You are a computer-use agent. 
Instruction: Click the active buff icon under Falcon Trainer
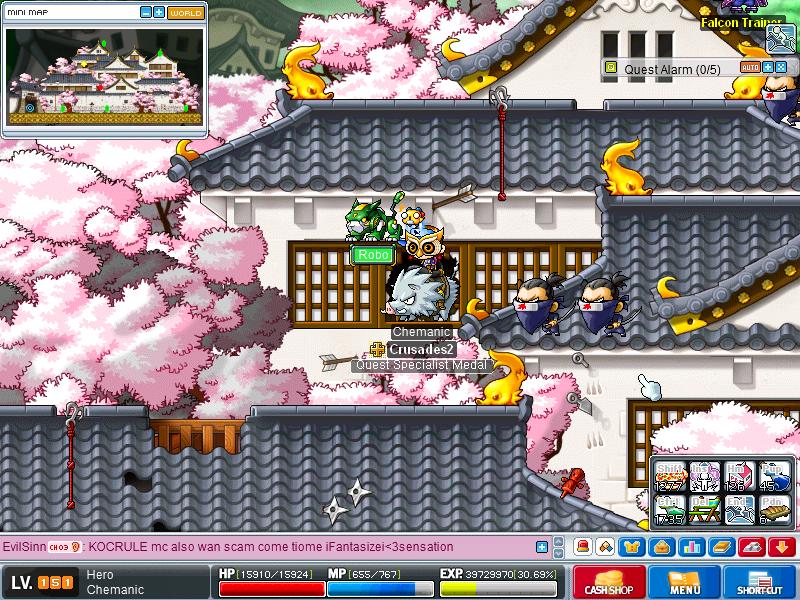point(780,39)
